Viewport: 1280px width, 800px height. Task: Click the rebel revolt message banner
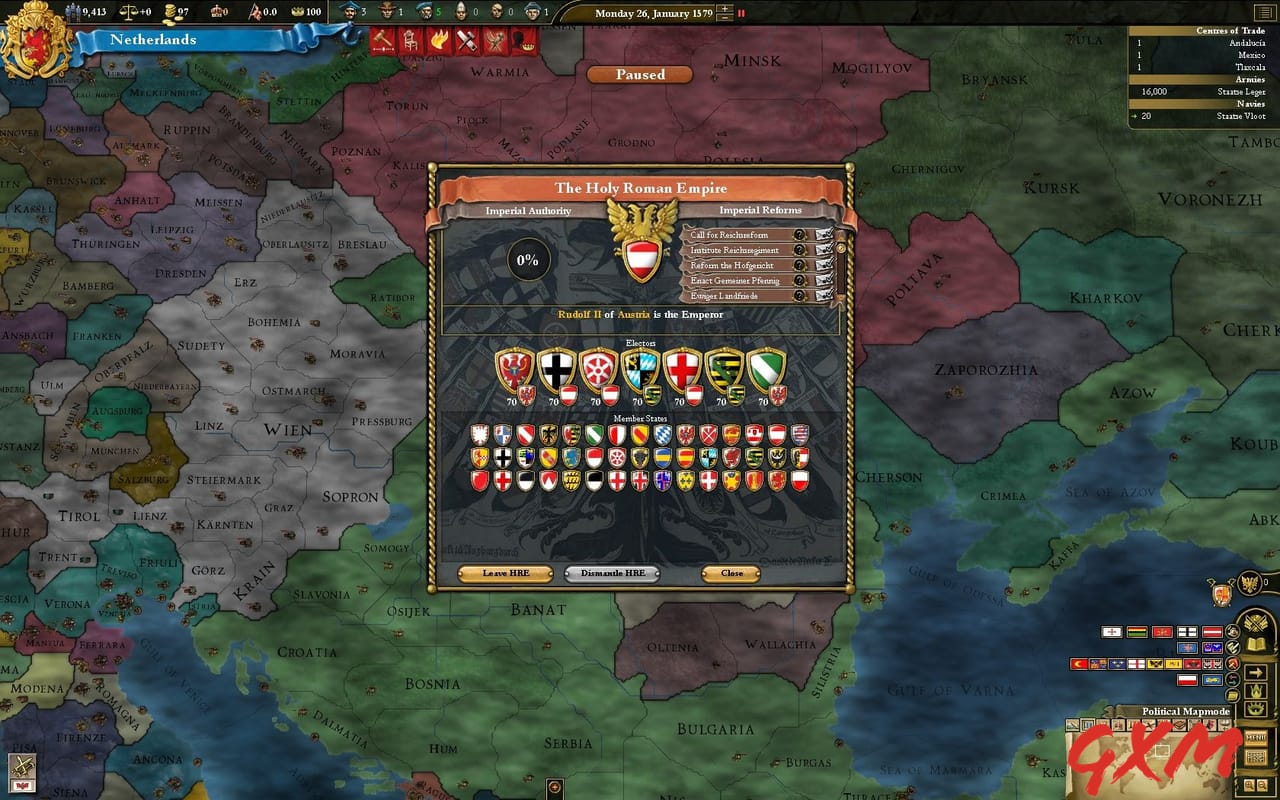(494, 42)
